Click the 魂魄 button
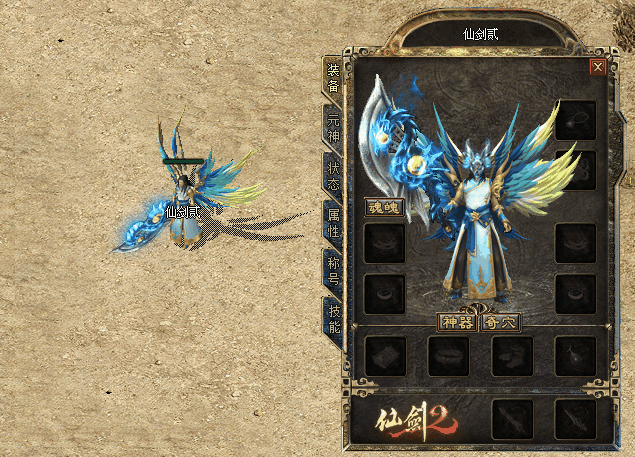The image size is (635, 457). [384, 209]
